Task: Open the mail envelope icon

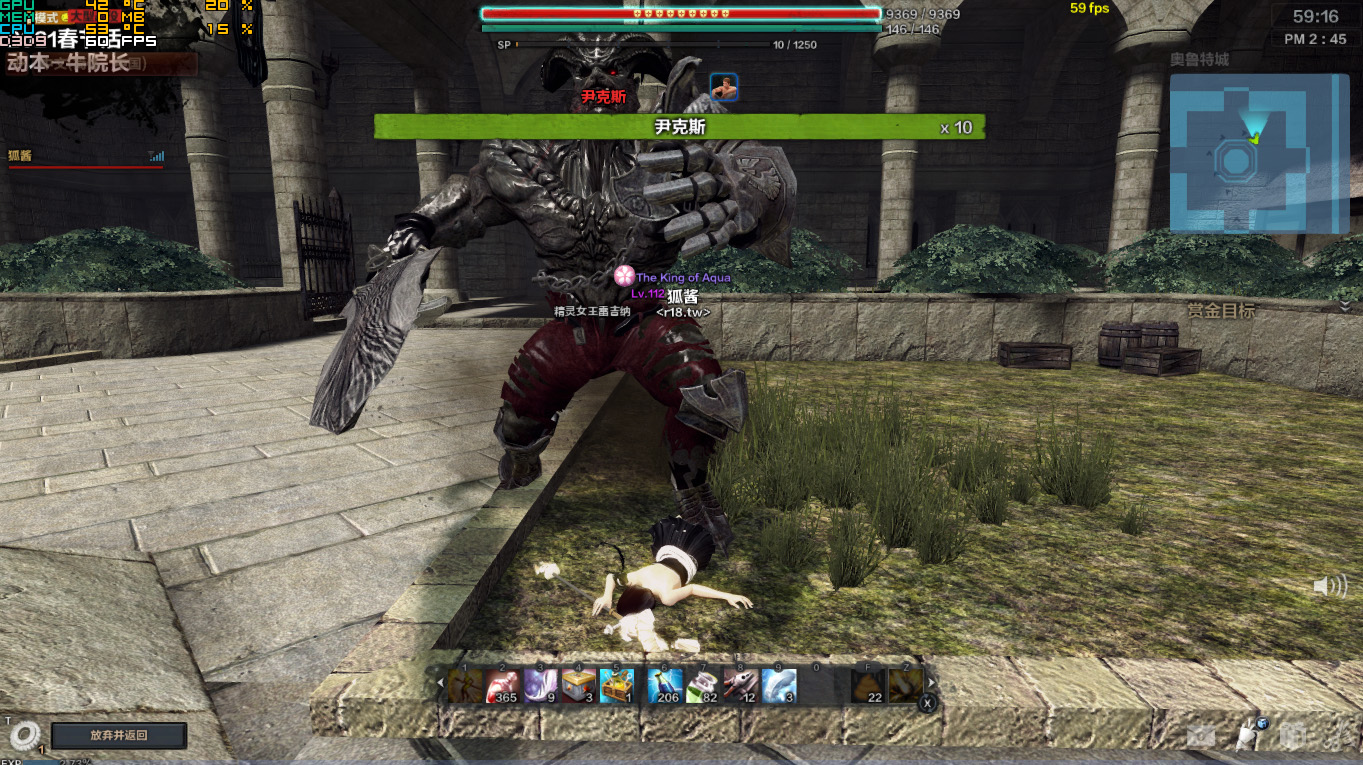Action: [x=1201, y=736]
